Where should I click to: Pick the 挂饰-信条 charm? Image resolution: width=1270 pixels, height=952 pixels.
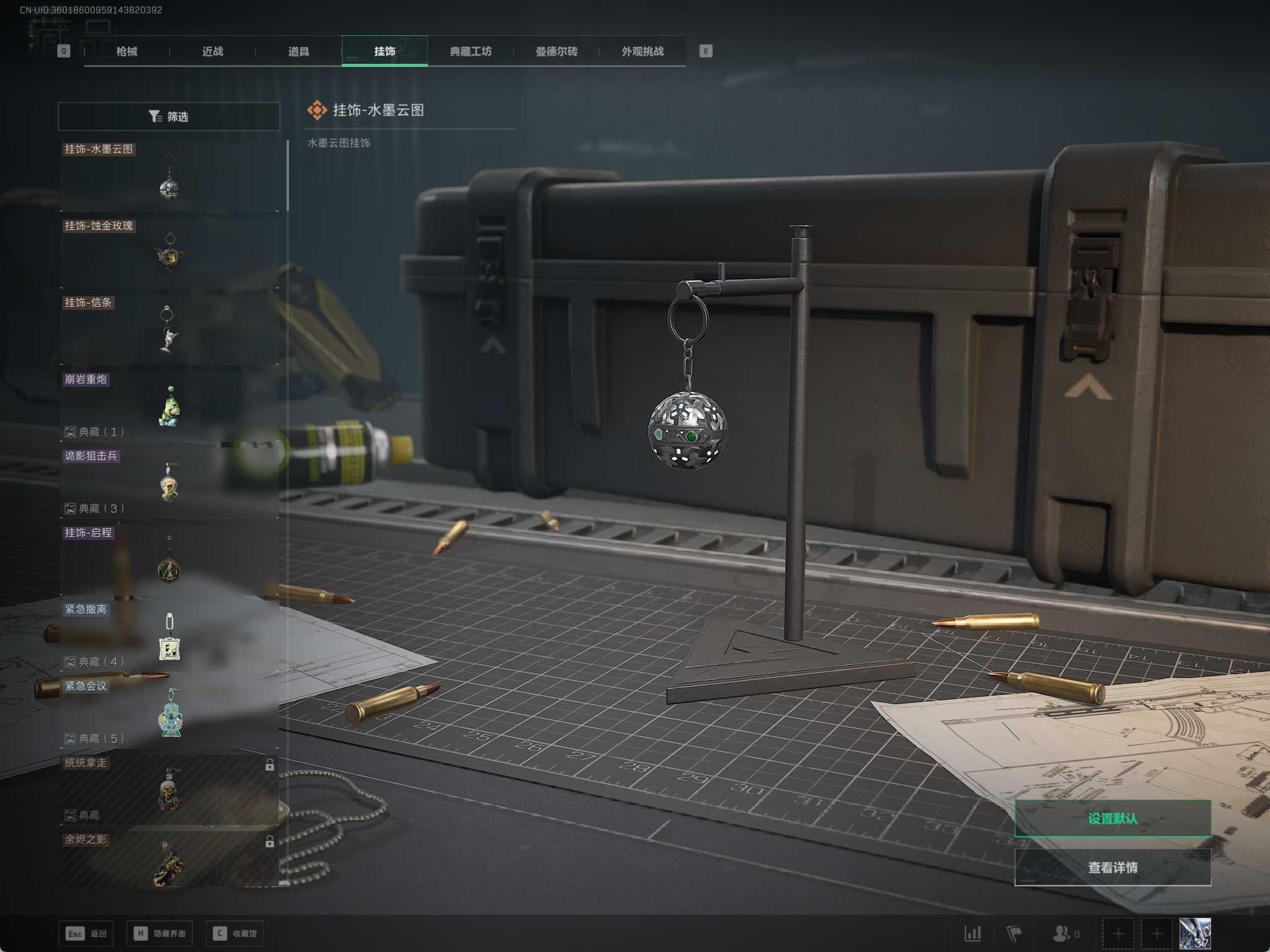point(169,330)
